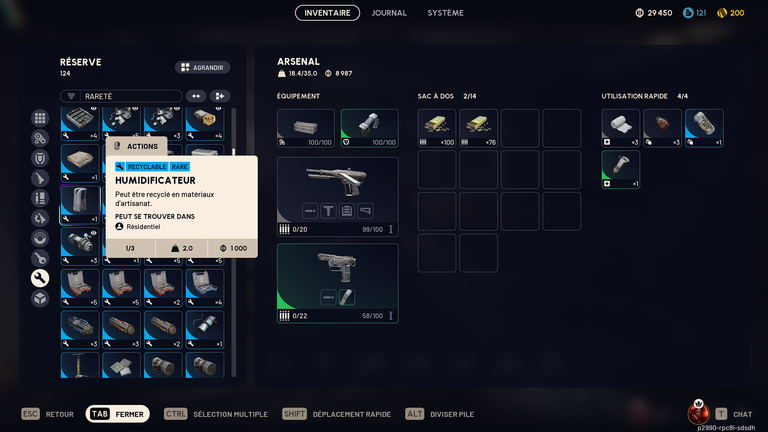Click the Agrandir stash button
The height and width of the screenshot is (432, 768).
[x=203, y=68]
